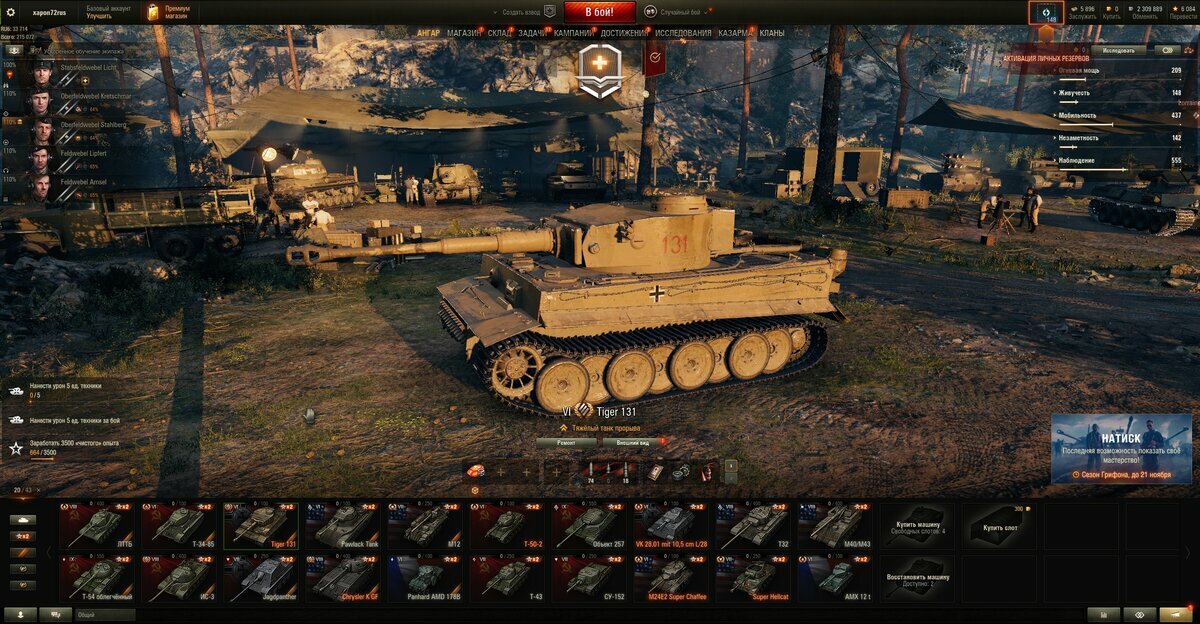Click the Купить машину tile
1200x624 pixels.
coord(917,526)
